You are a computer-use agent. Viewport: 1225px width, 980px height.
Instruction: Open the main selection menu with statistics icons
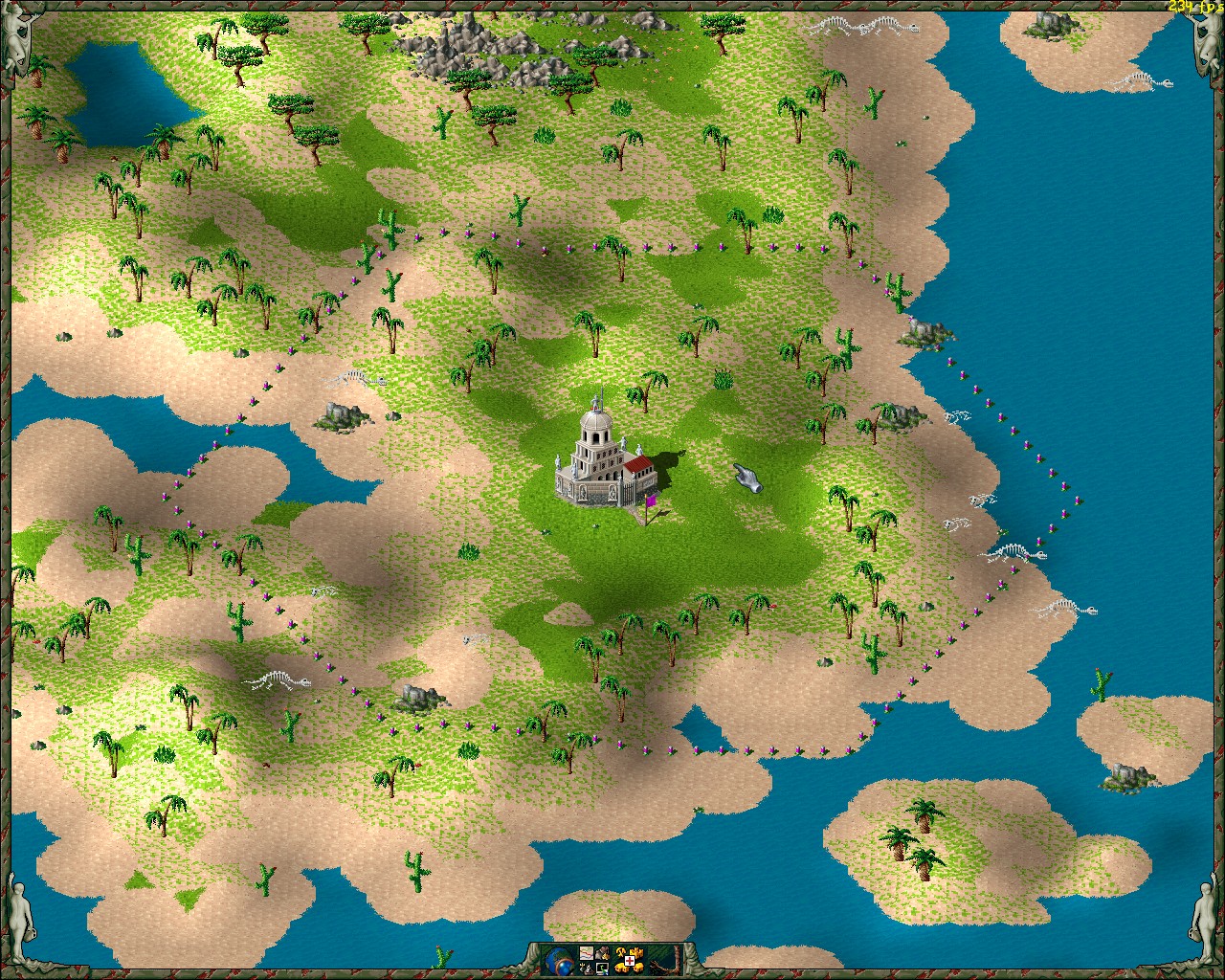(x=587, y=953)
